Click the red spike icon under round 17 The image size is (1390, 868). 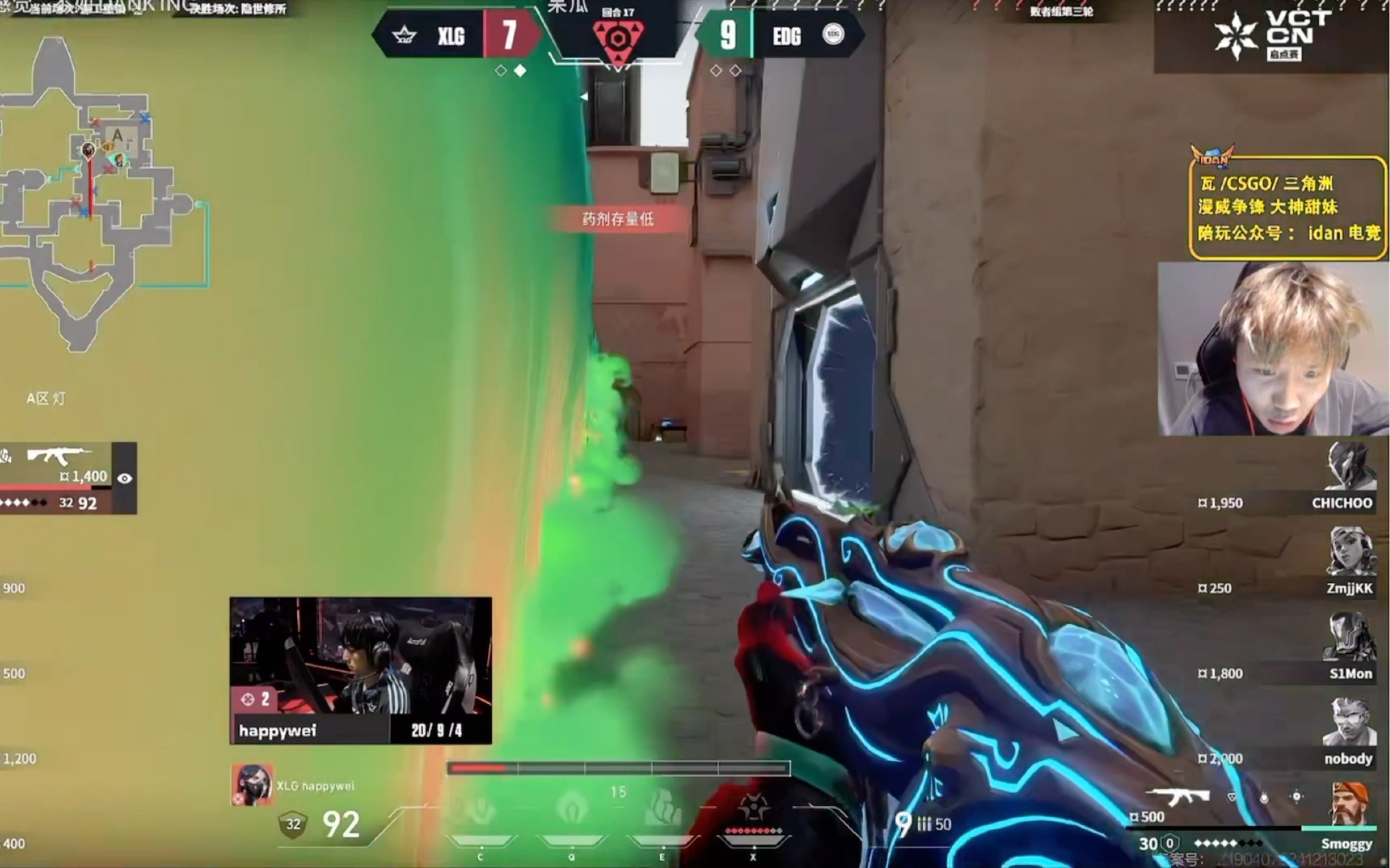[618, 40]
